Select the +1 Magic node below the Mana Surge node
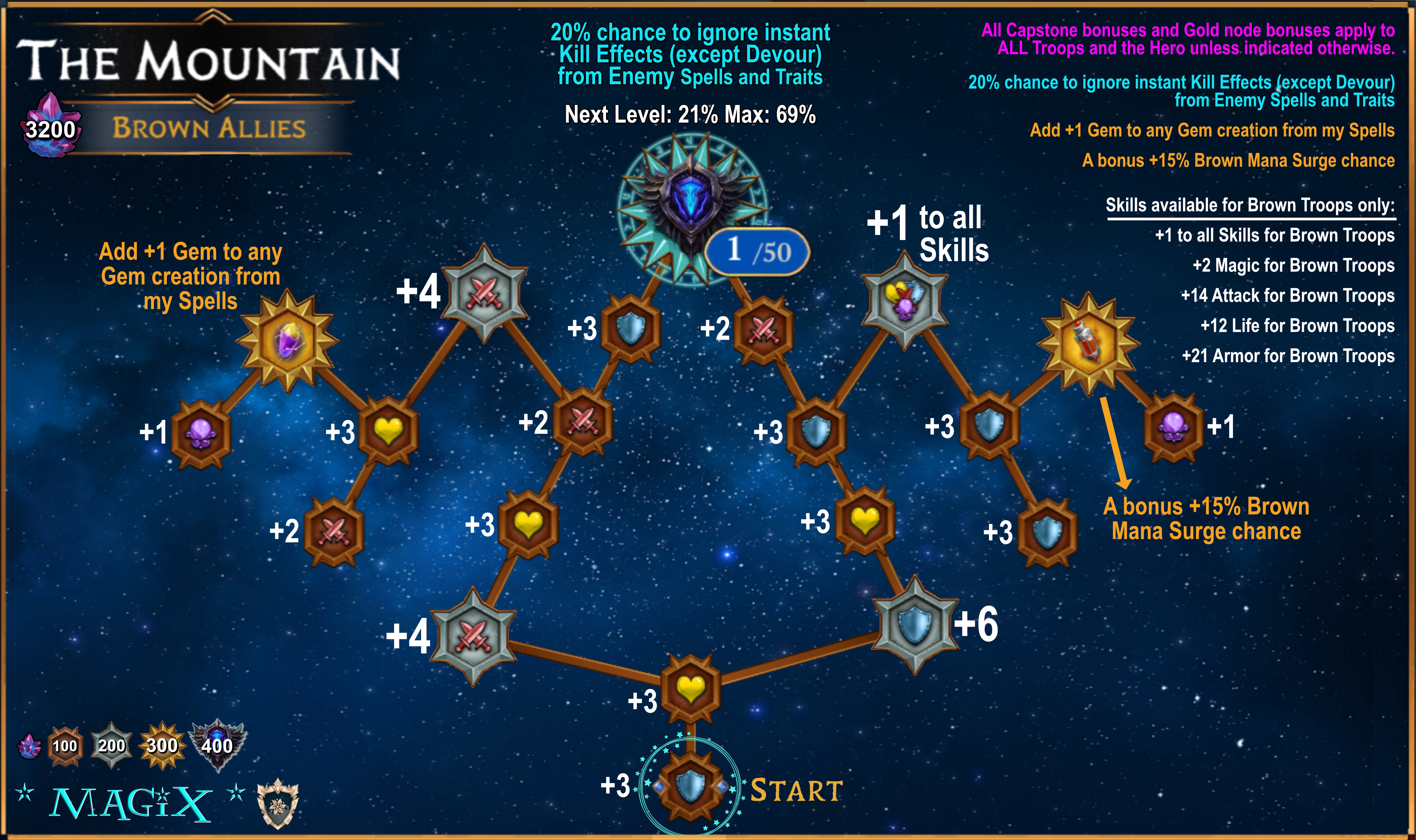The height and width of the screenshot is (840, 1416). (1174, 428)
